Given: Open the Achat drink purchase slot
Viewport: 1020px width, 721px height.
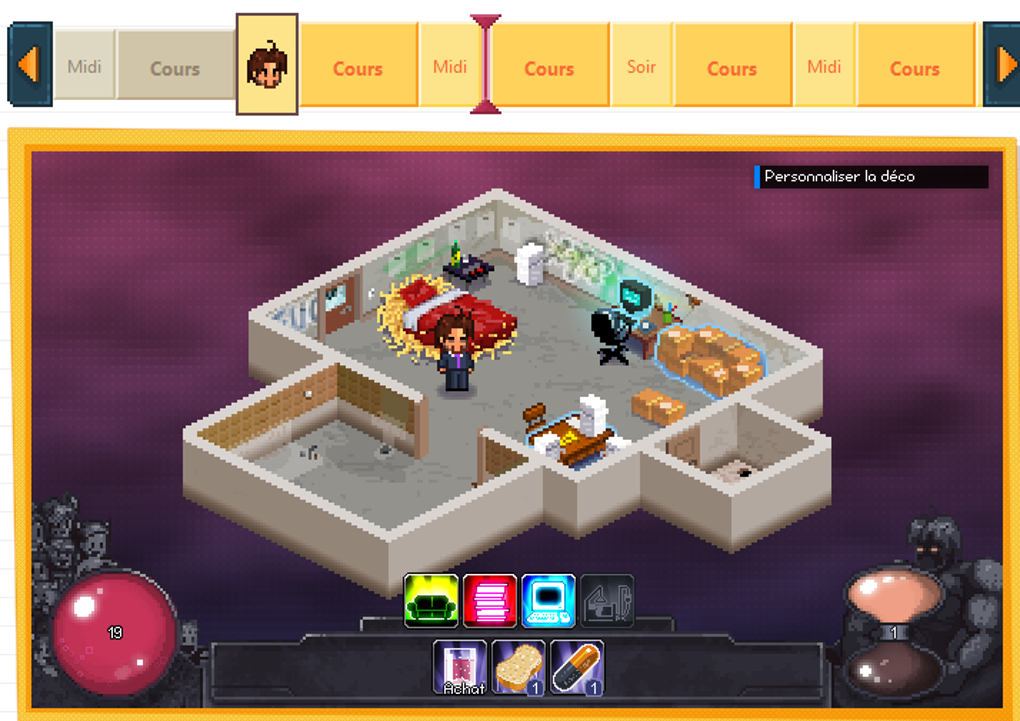Looking at the screenshot, I should click(460, 667).
